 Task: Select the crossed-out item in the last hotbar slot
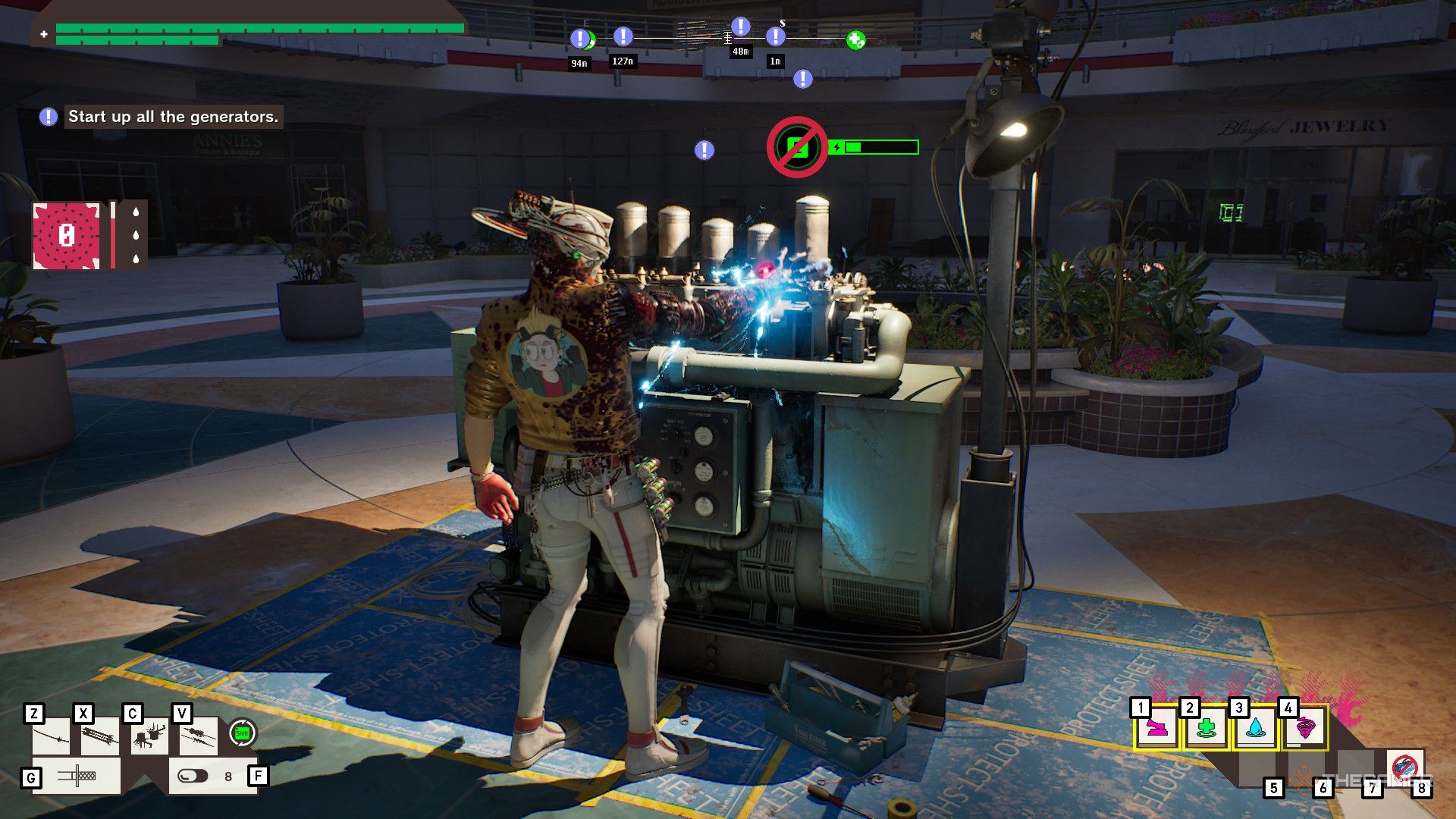[1405, 766]
